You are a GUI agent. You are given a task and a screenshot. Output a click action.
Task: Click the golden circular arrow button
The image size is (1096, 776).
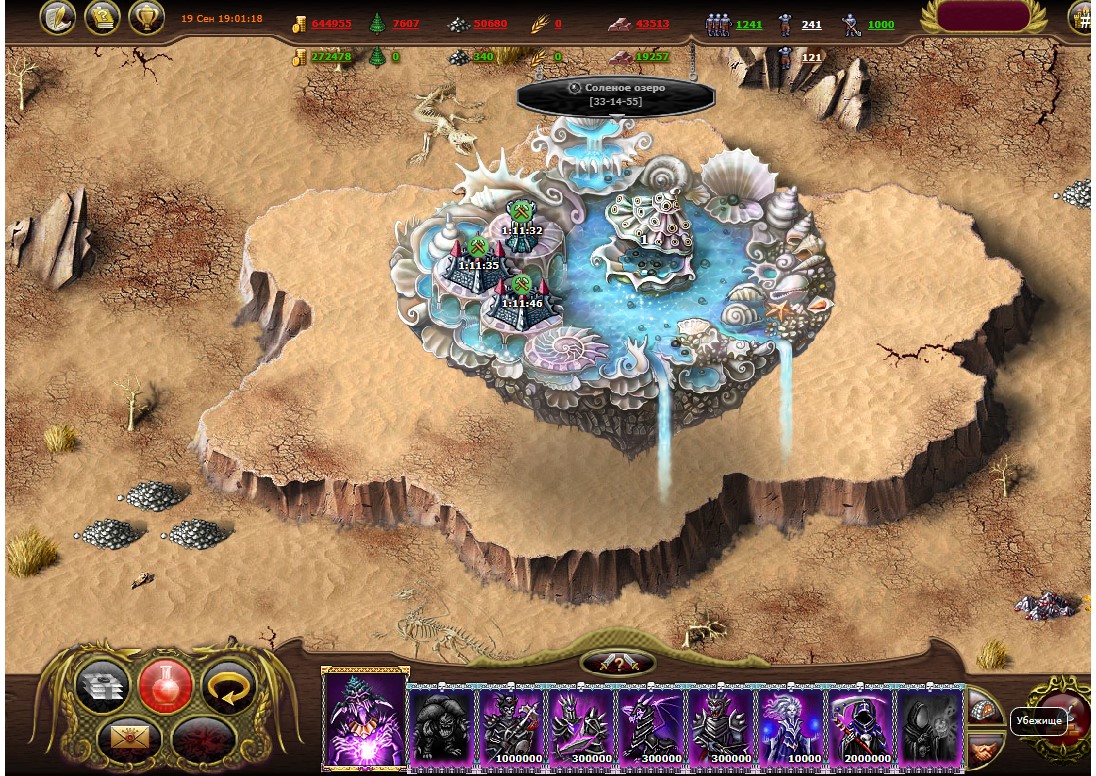tap(229, 688)
